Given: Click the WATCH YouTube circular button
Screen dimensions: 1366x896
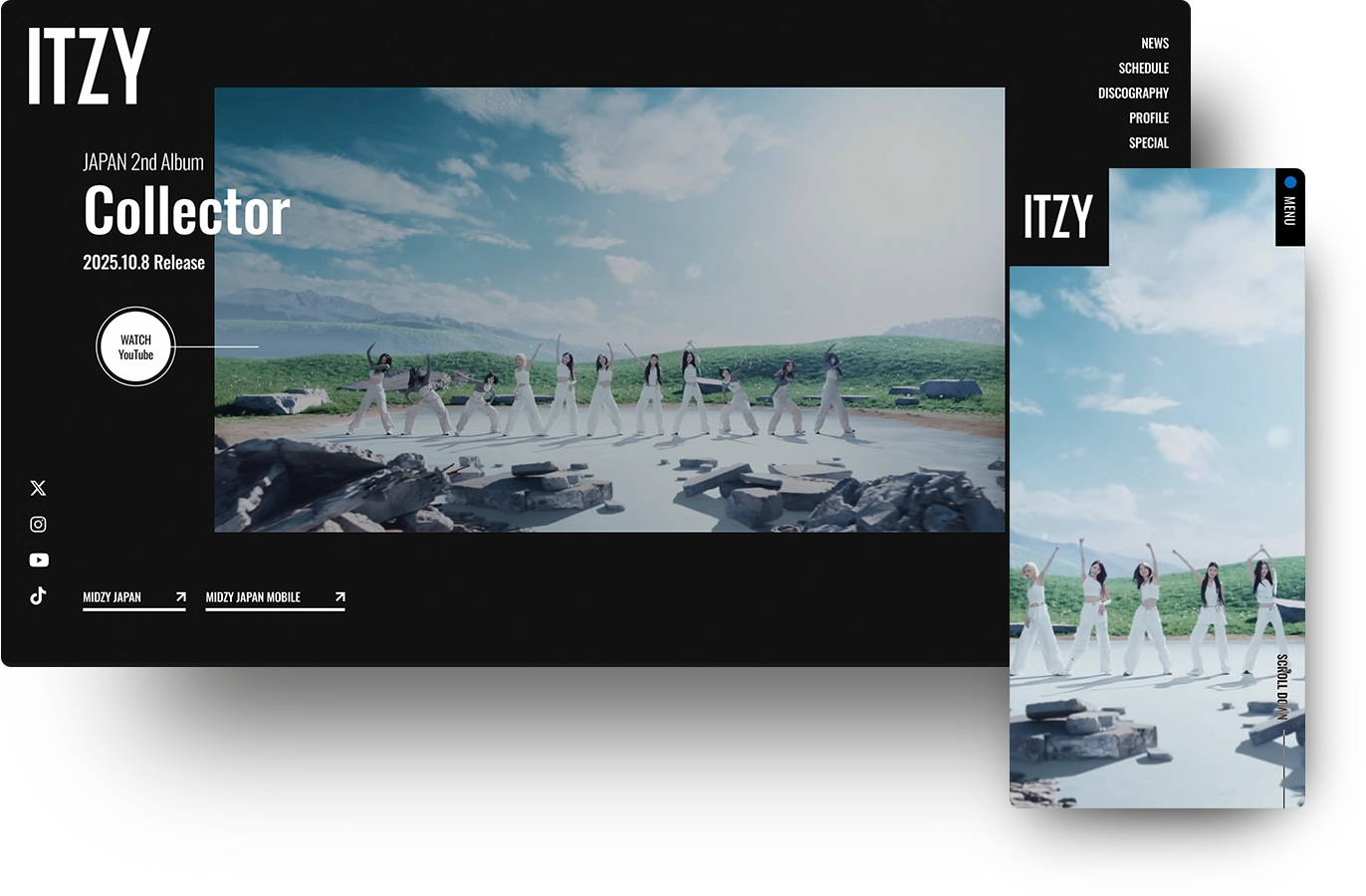Looking at the screenshot, I should tap(135, 347).
